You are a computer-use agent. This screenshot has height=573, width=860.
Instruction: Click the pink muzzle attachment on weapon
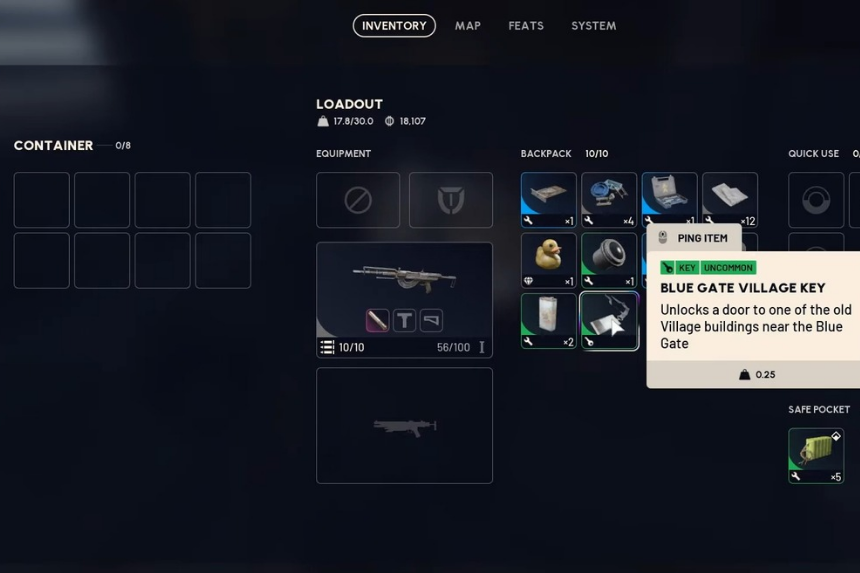pyautogui.click(x=377, y=320)
